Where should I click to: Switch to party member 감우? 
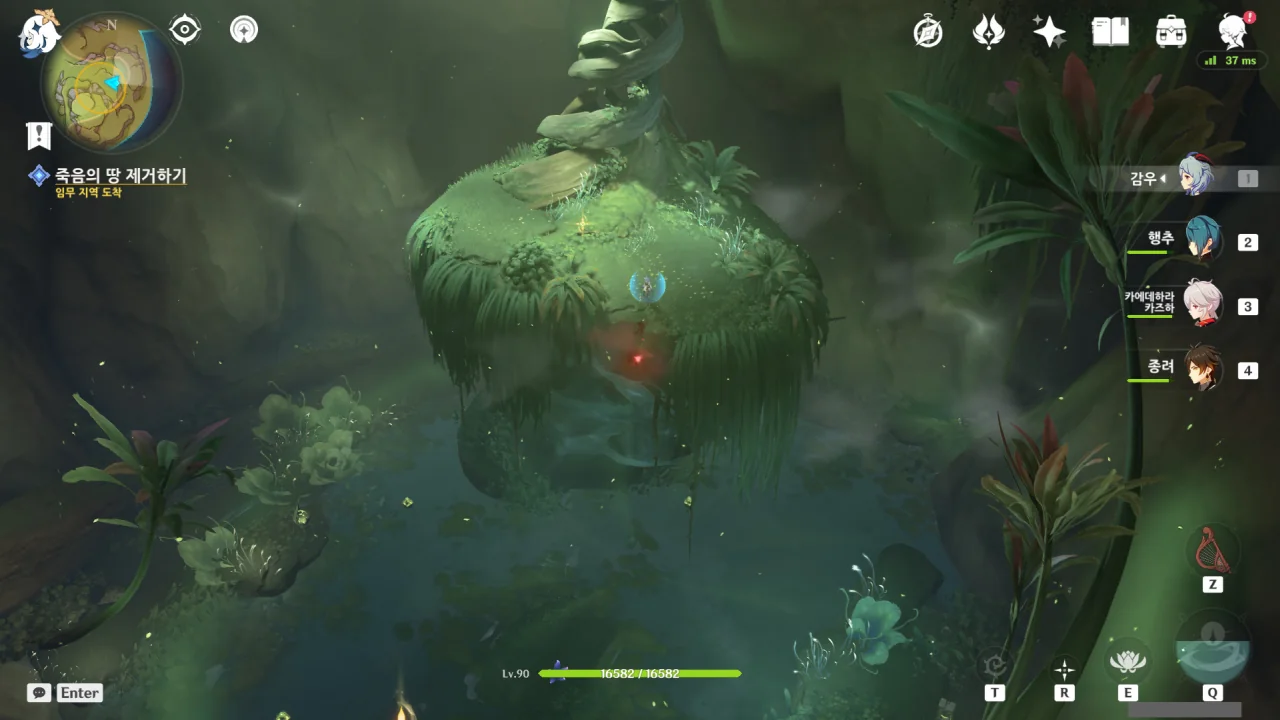1194,178
